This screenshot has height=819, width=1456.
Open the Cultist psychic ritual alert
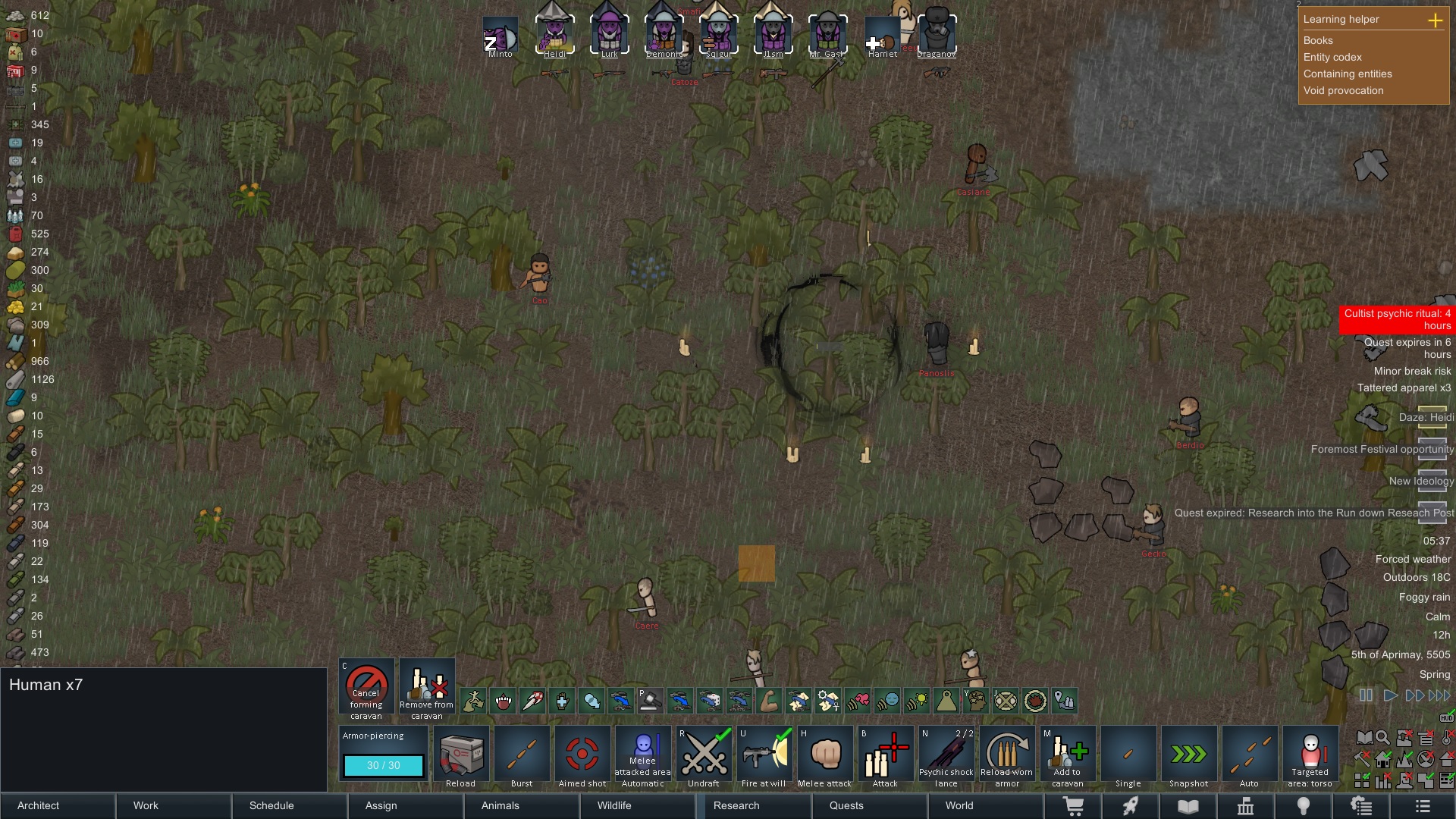tap(1396, 319)
